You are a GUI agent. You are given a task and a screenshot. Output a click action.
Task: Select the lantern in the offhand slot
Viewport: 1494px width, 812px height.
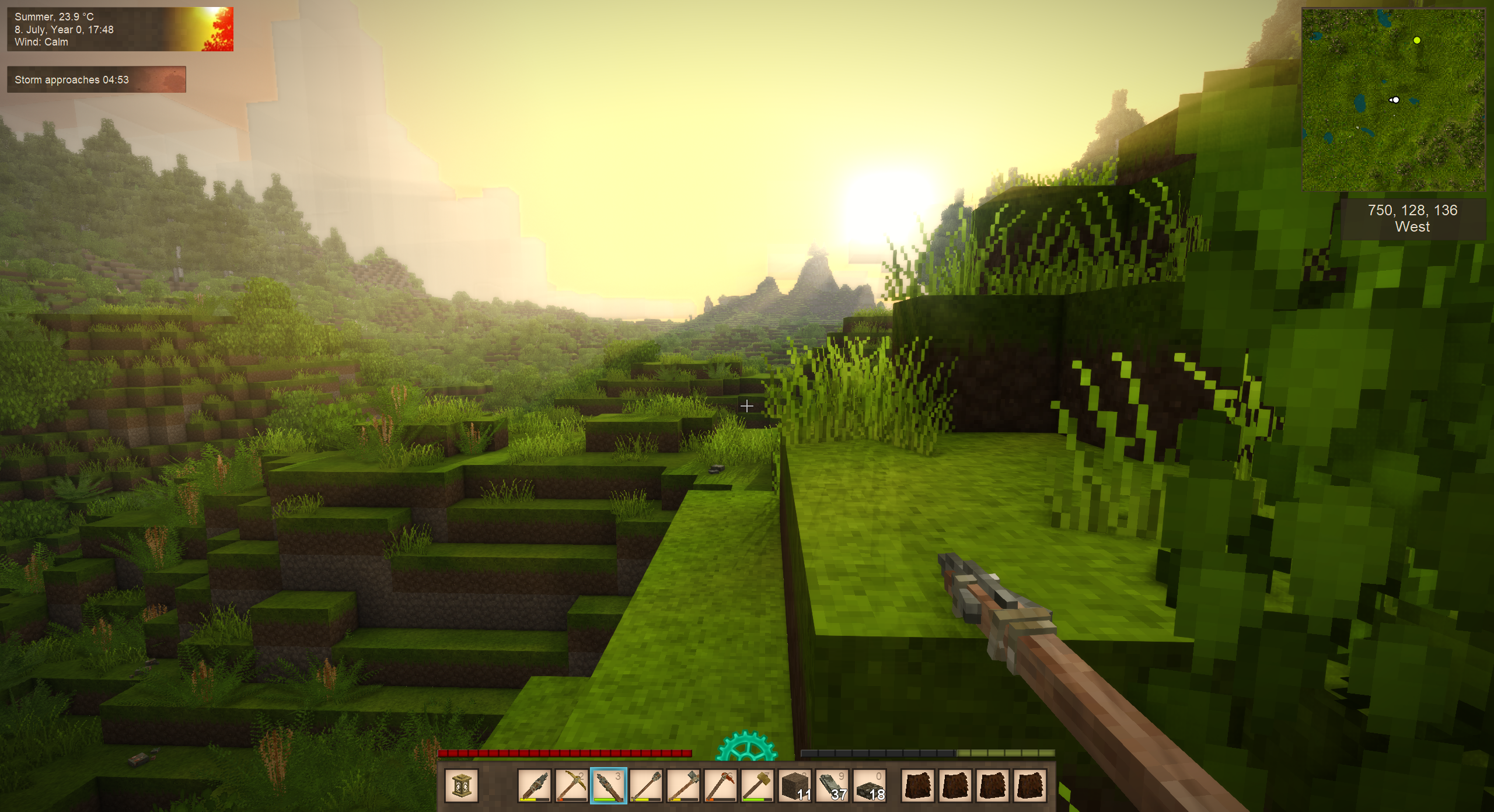462,785
